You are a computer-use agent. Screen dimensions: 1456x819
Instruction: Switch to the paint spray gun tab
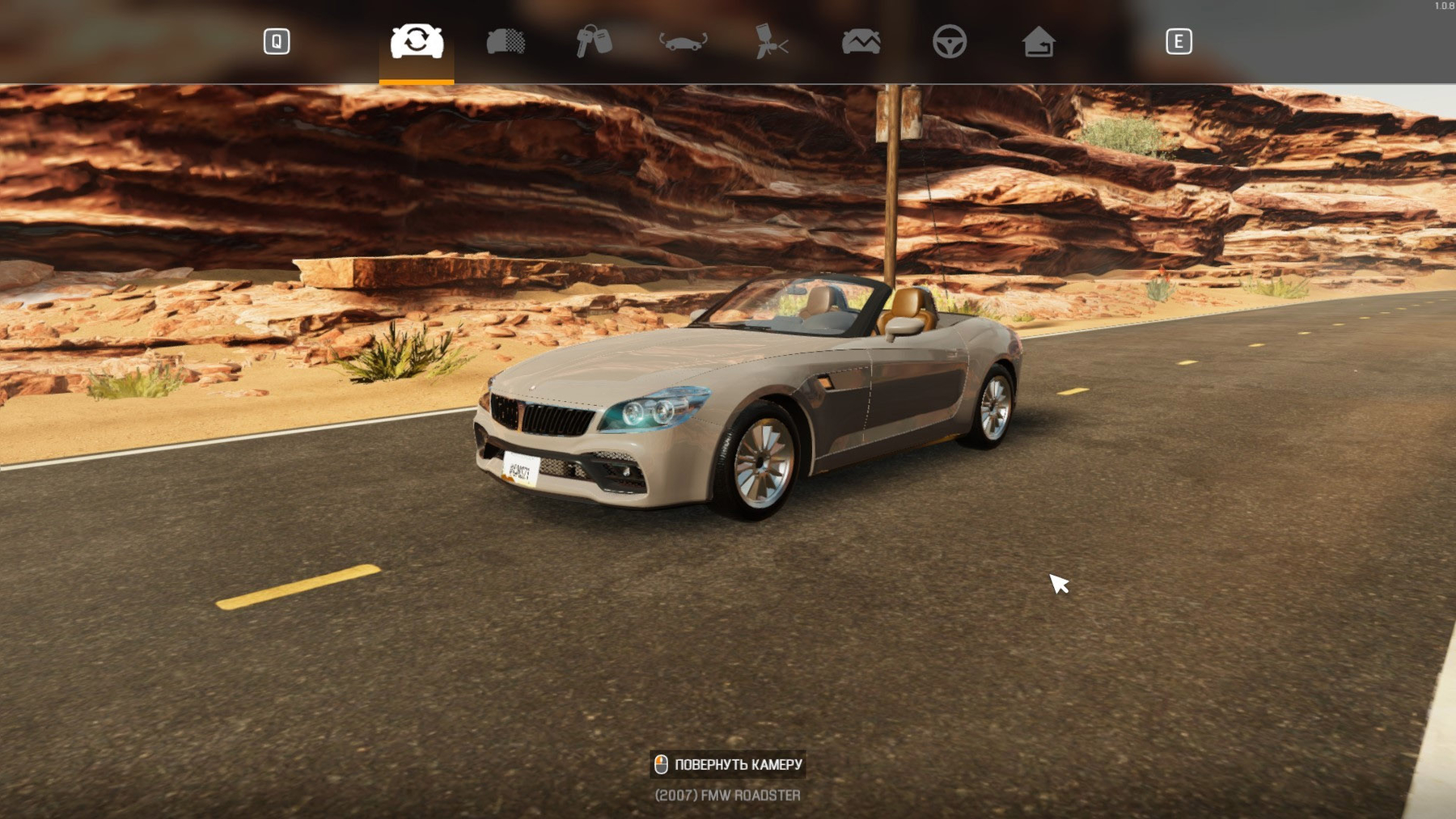point(772,41)
